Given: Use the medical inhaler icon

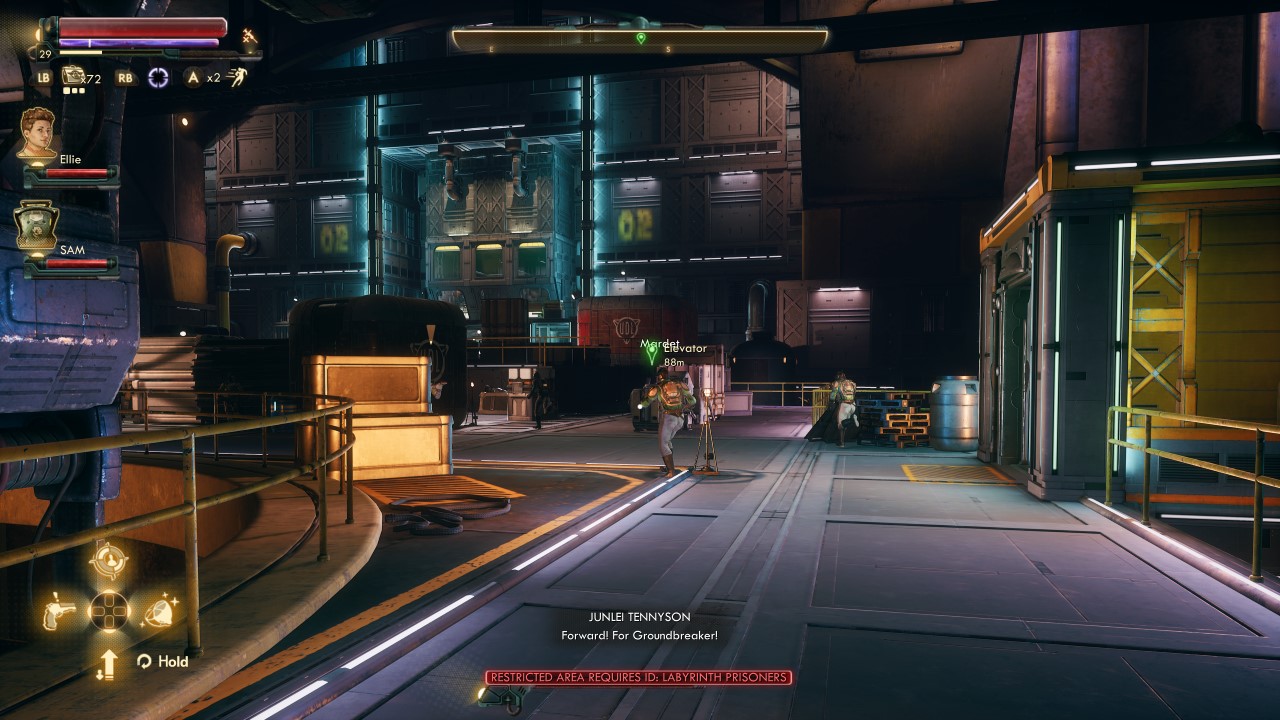Looking at the screenshot, I should [x=73, y=76].
